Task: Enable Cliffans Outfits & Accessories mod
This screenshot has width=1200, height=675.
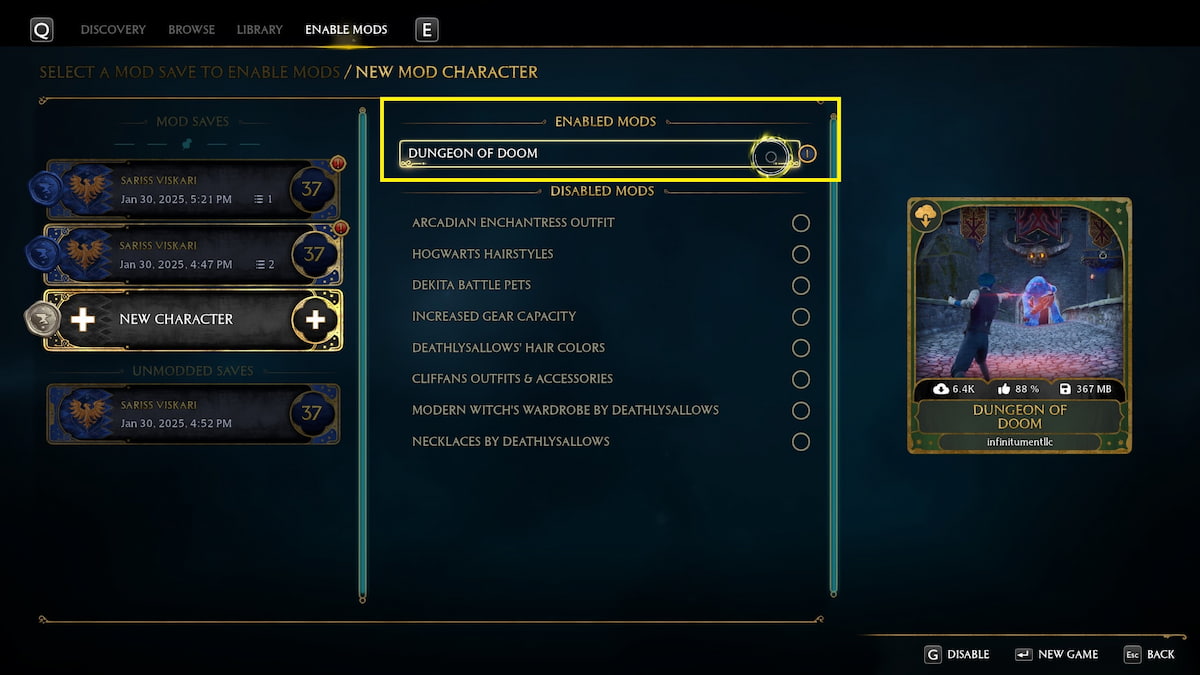Action: (800, 379)
